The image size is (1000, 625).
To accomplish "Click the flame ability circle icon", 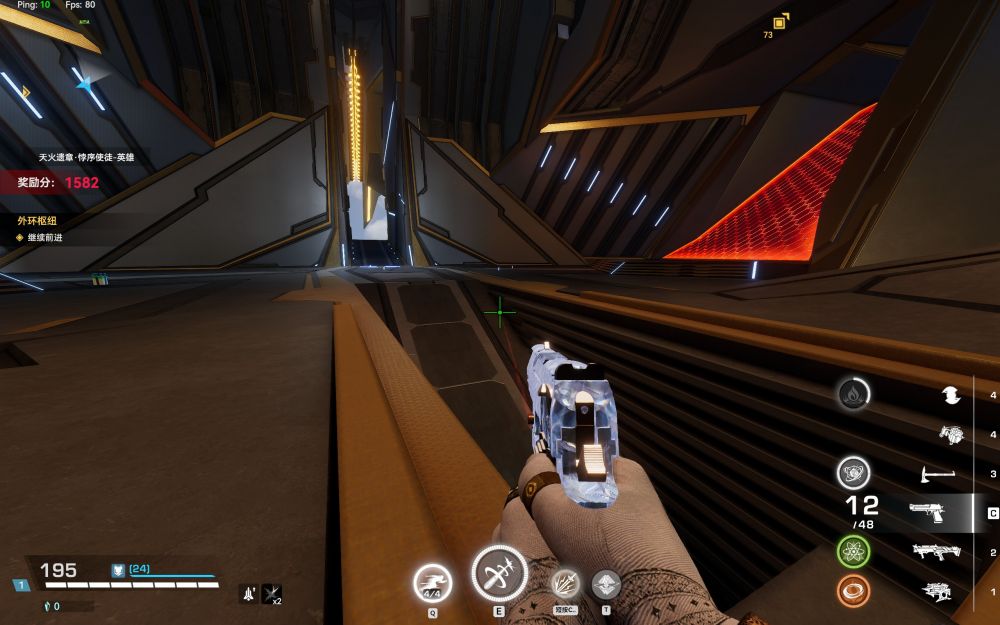I will pyautogui.click(x=853, y=394).
